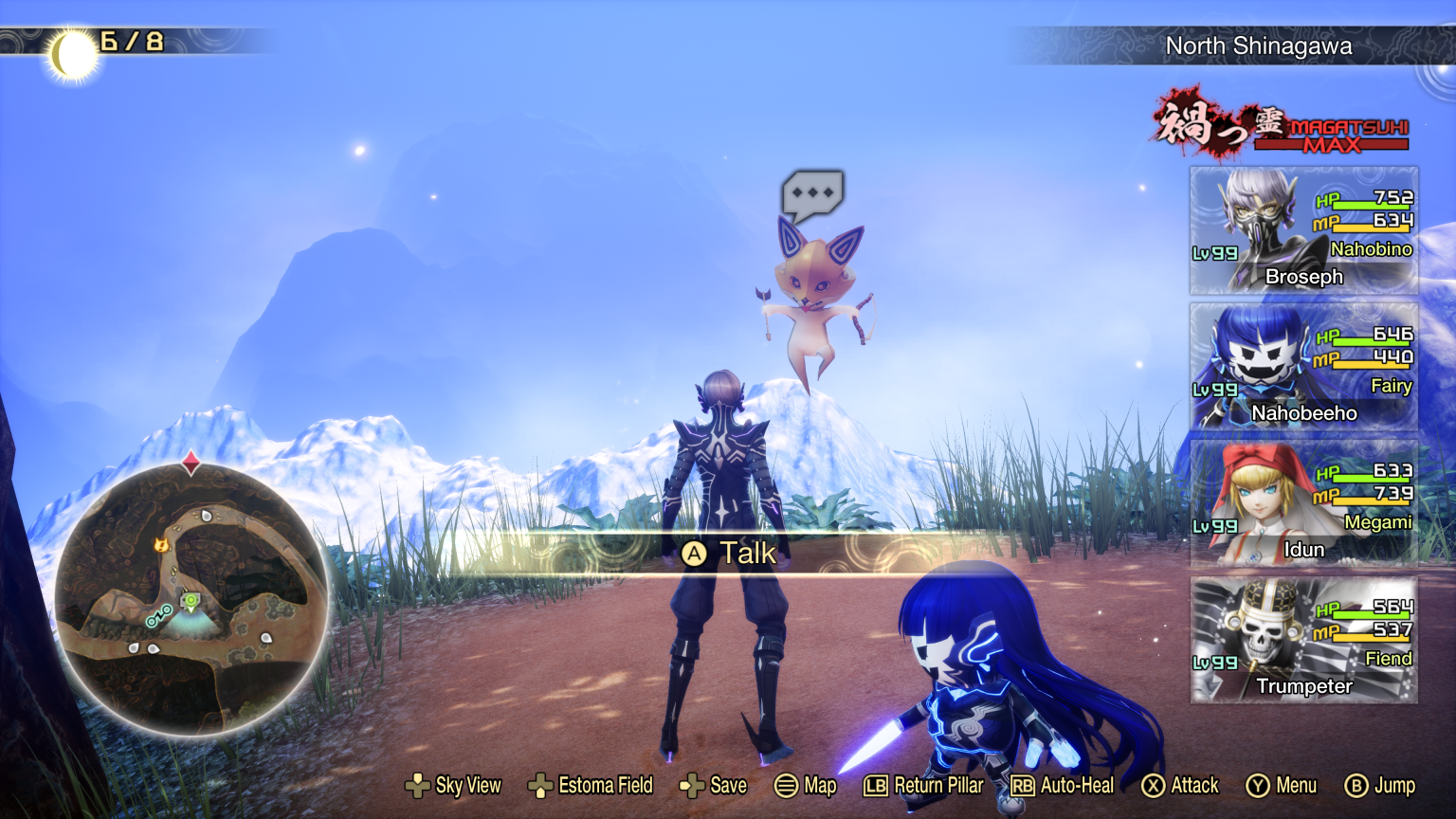
Task: Click the North Shinagawa location banner
Action: (1258, 45)
